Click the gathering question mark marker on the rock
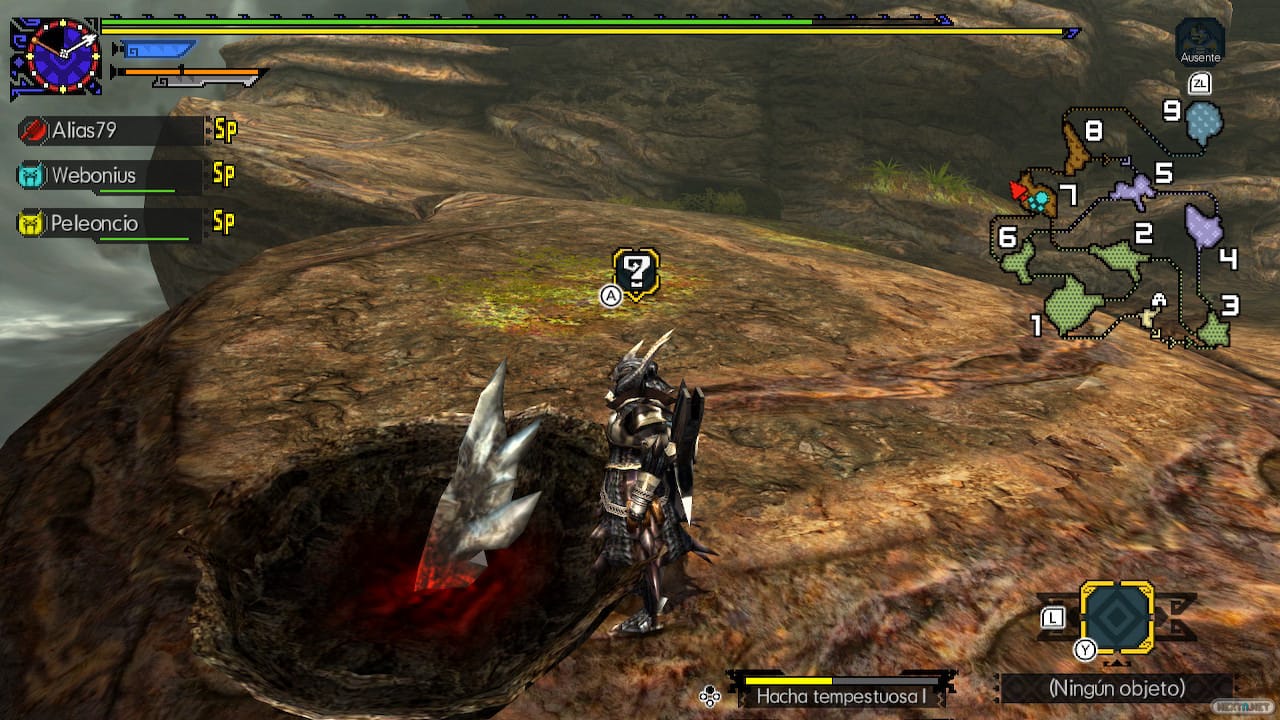1280x720 pixels. point(634,269)
